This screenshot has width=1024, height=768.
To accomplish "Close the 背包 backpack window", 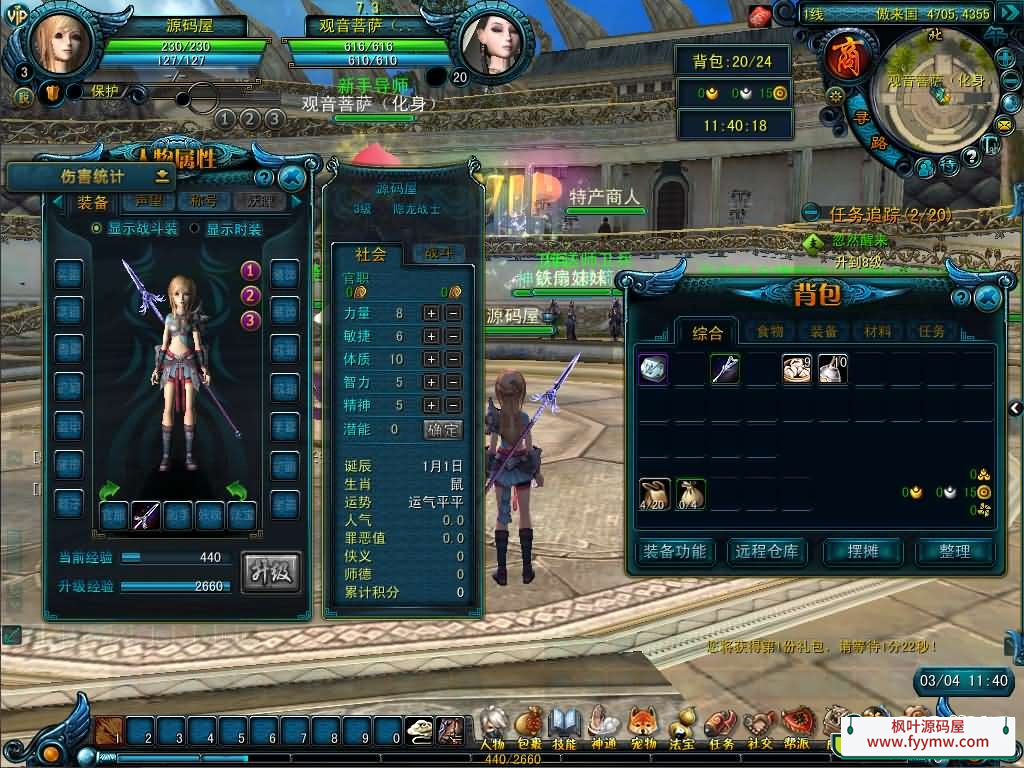I will [987, 297].
